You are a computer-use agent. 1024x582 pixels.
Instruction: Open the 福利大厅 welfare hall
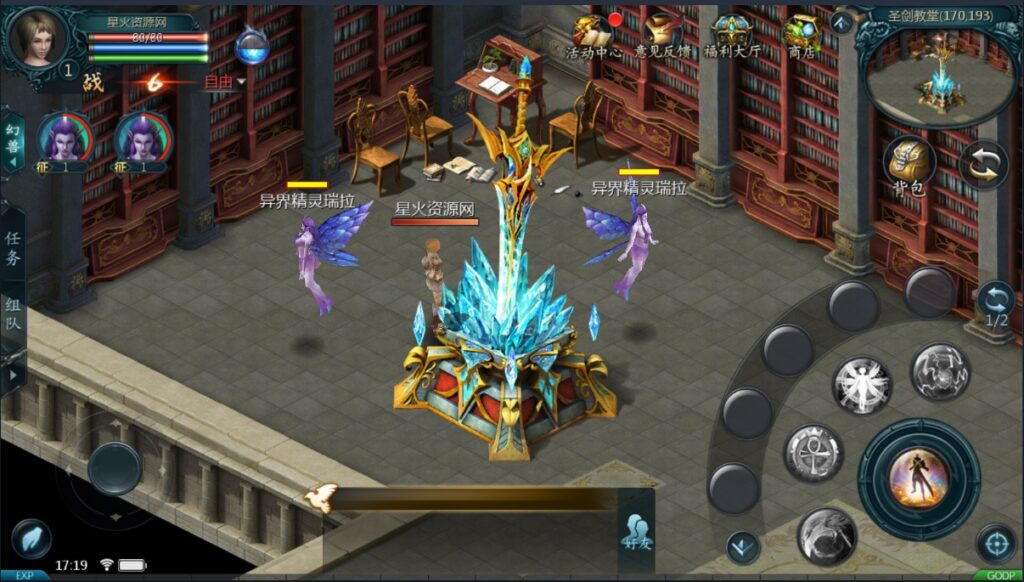pyautogui.click(x=733, y=36)
